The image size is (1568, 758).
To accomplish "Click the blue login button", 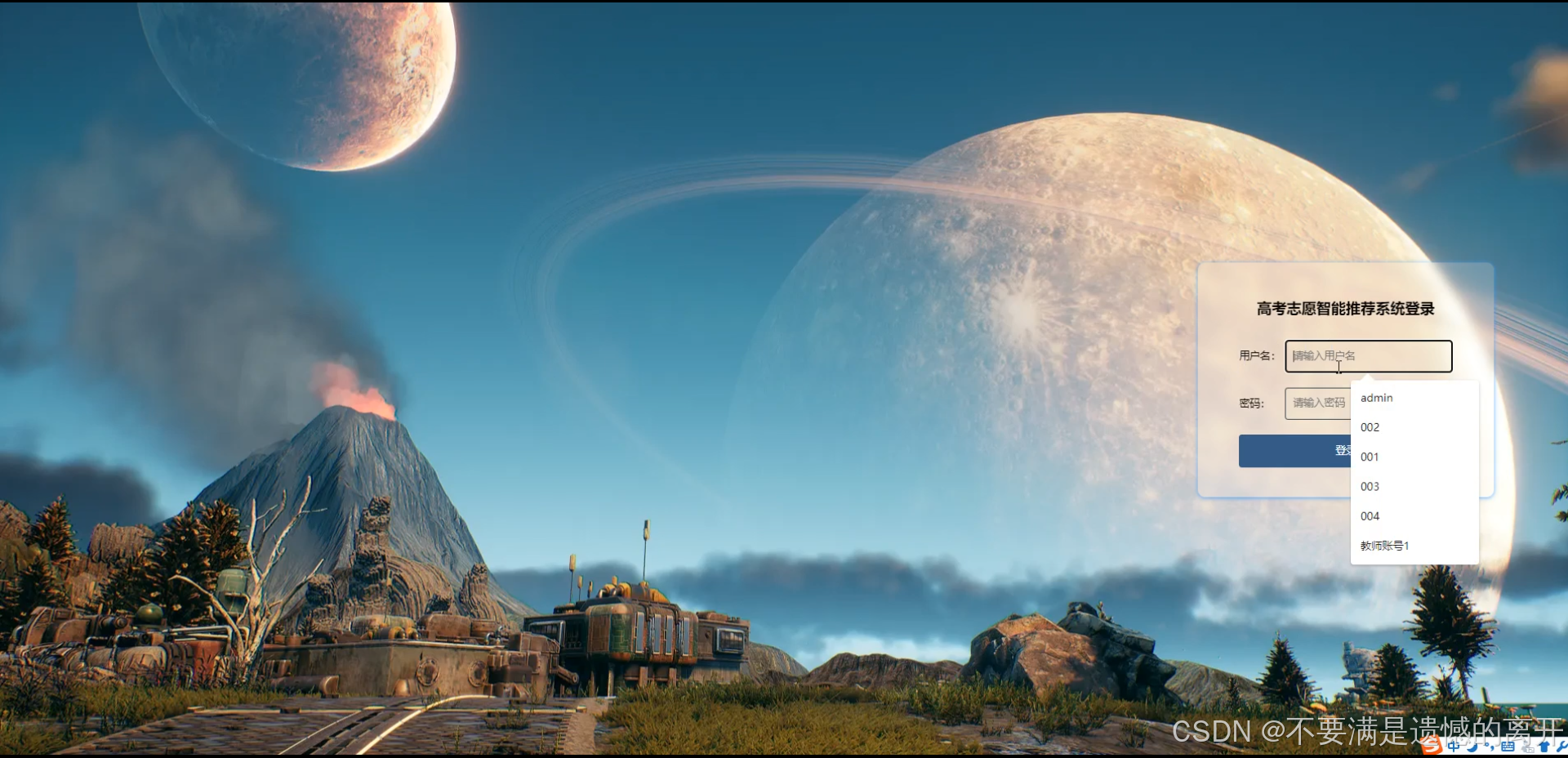I will click(1294, 451).
